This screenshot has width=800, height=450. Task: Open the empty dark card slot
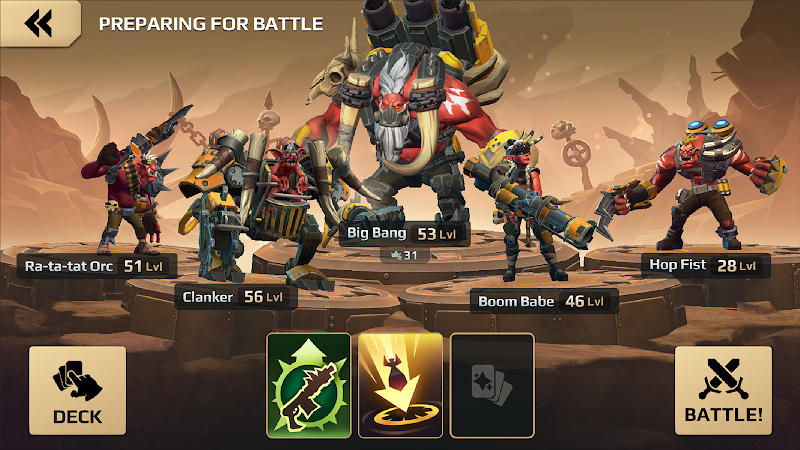(x=492, y=385)
